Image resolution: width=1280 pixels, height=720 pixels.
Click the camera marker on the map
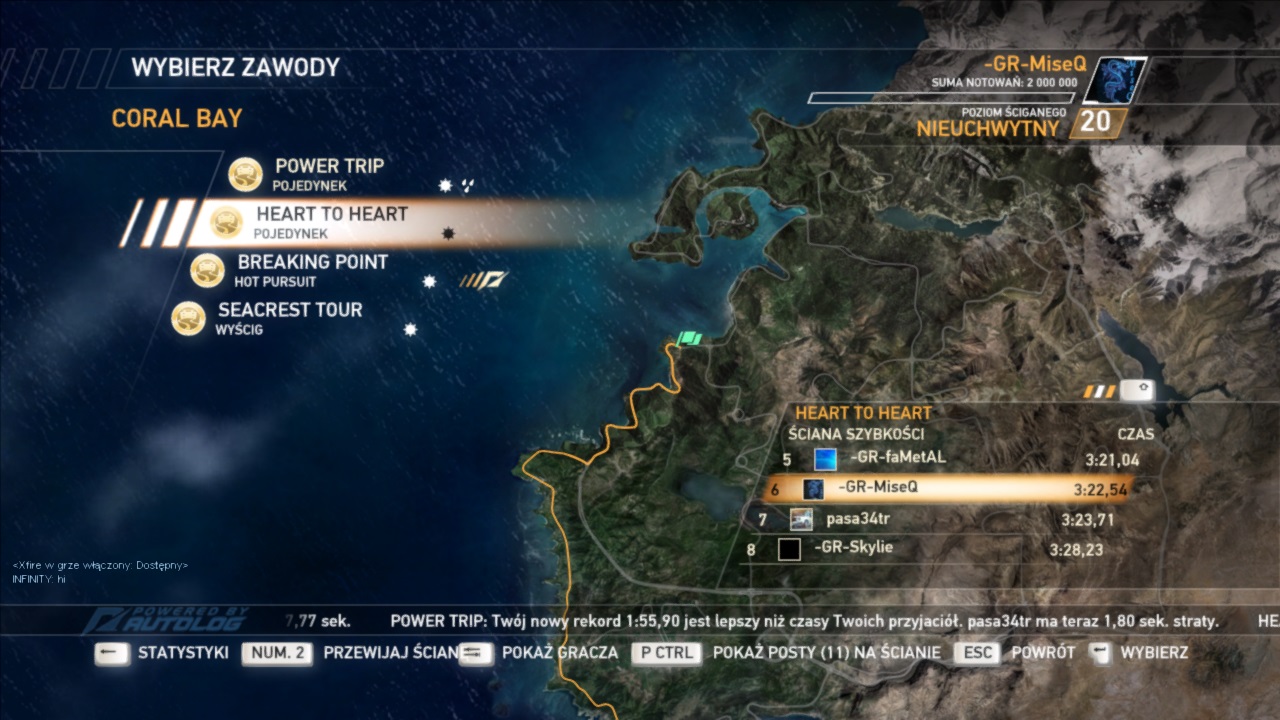1137,390
